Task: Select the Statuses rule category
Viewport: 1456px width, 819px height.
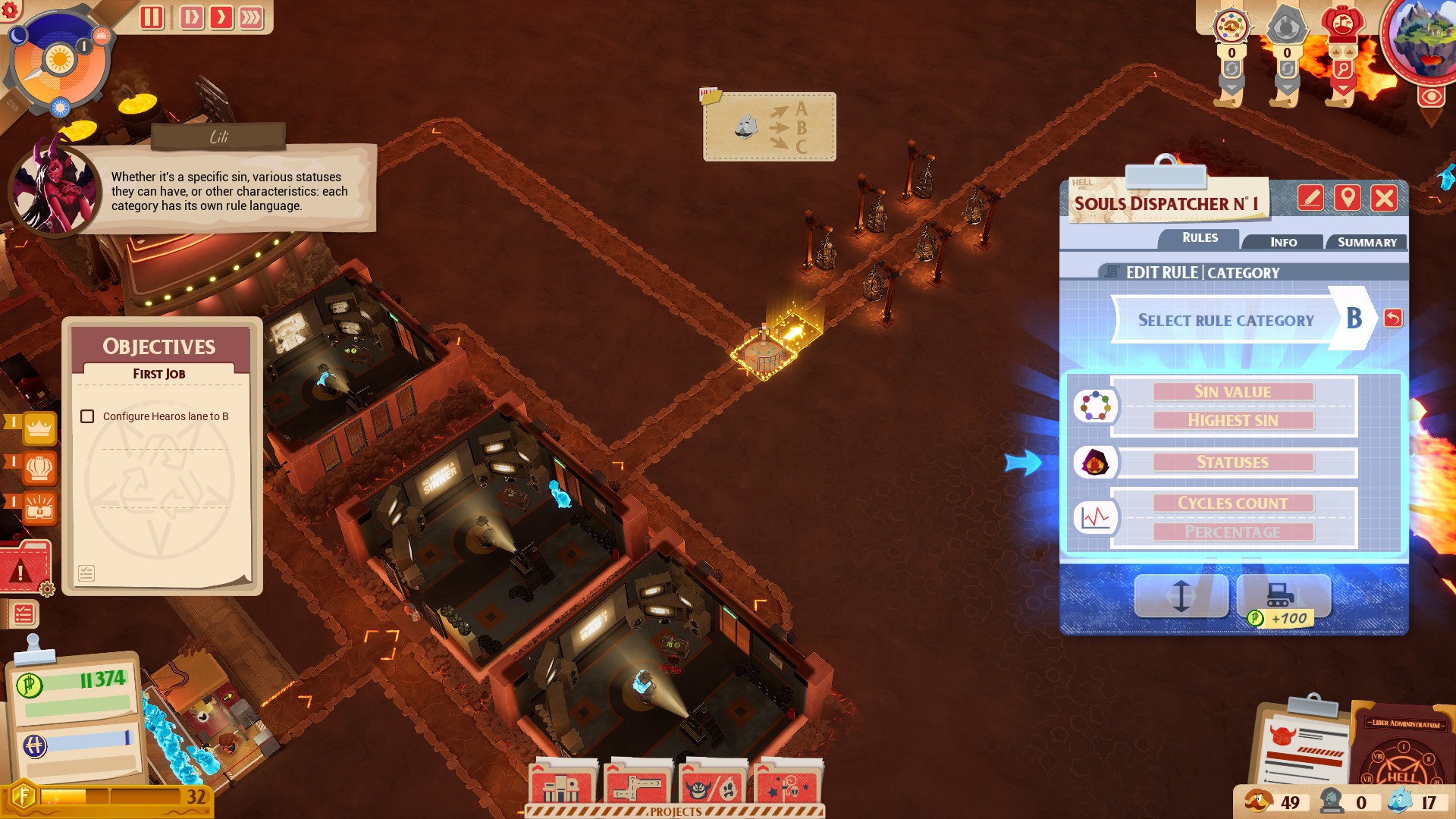Action: [1232, 462]
